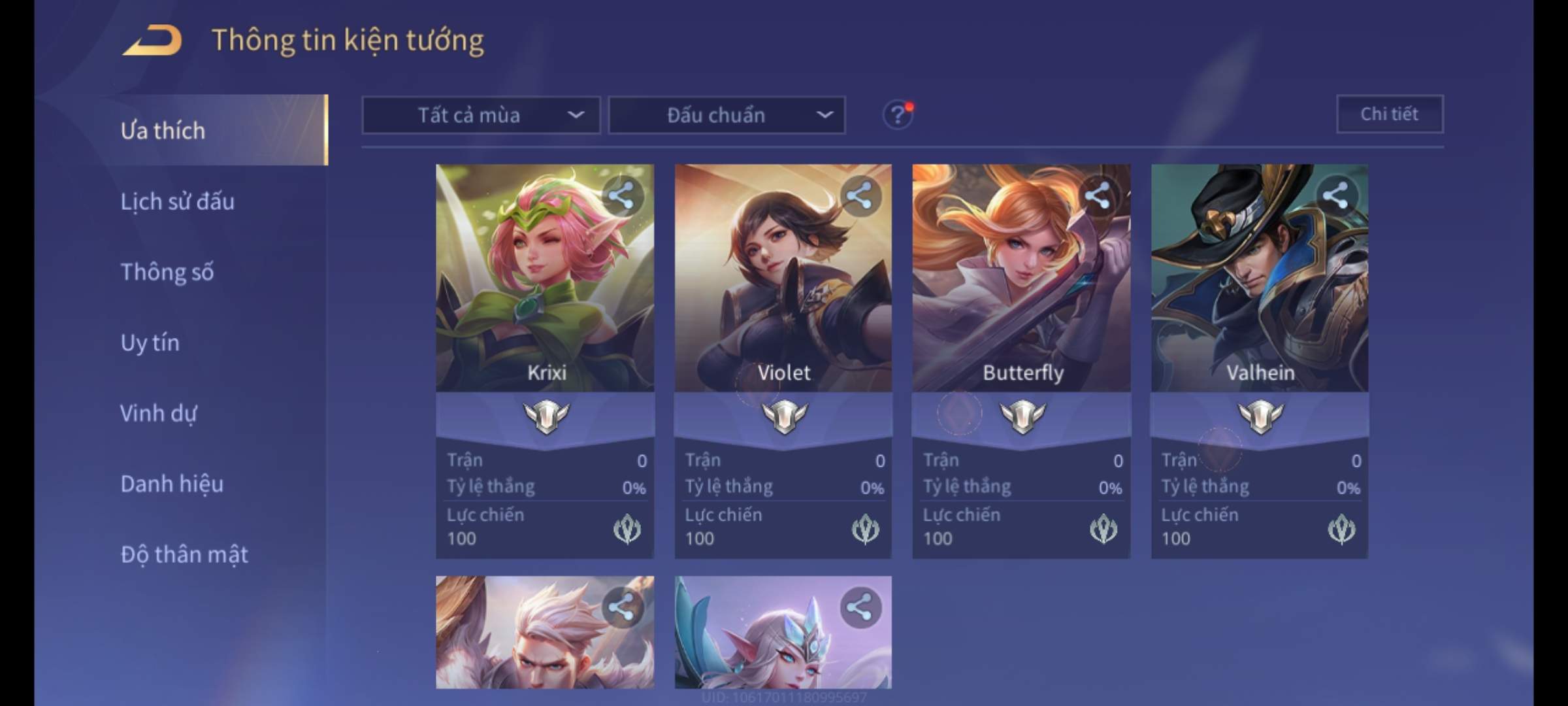This screenshot has height=706, width=1568.
Task: Choose the Violet hero card
Action: click(783, 281)
